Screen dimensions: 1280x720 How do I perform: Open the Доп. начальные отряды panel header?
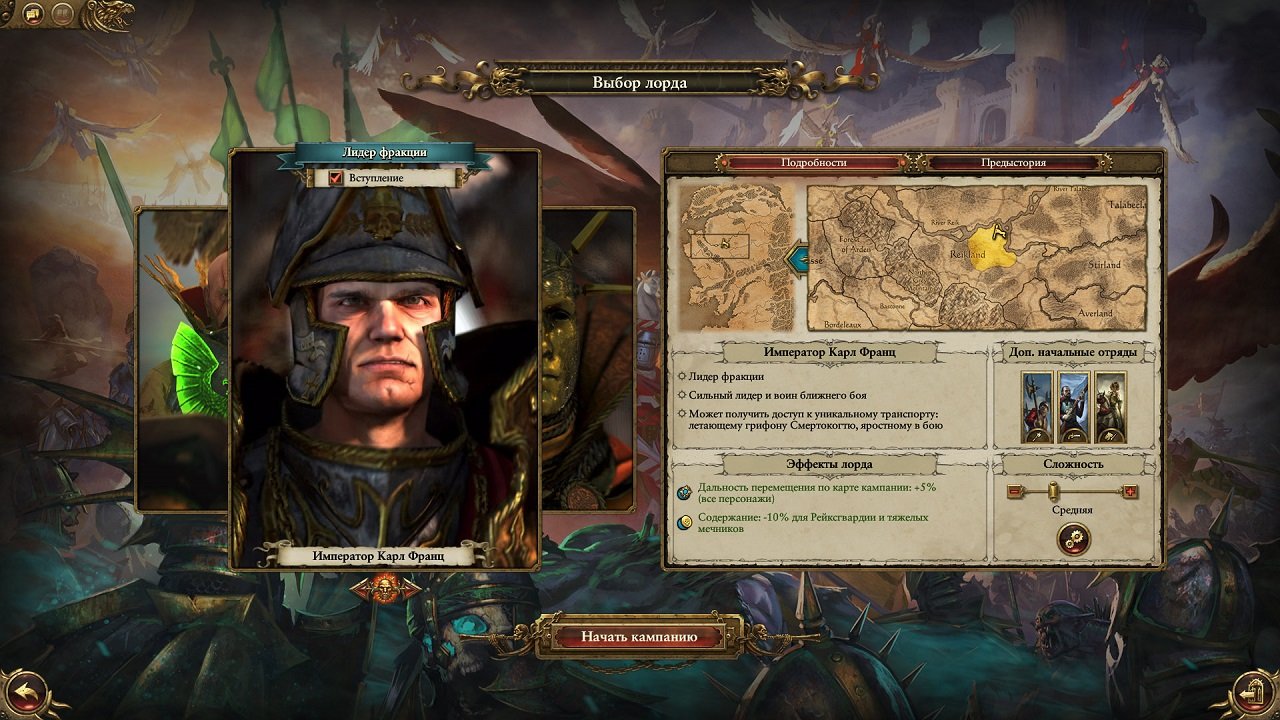(1073, 353)
